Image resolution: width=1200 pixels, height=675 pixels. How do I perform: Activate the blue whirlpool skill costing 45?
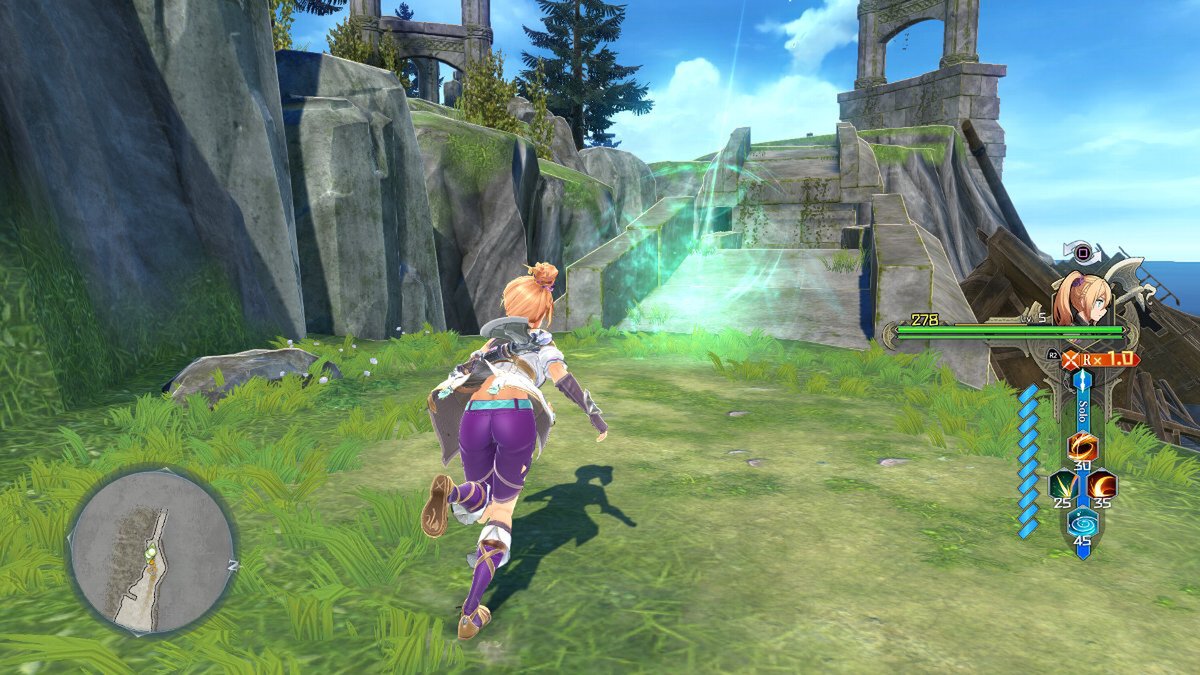coord(1082,522)
